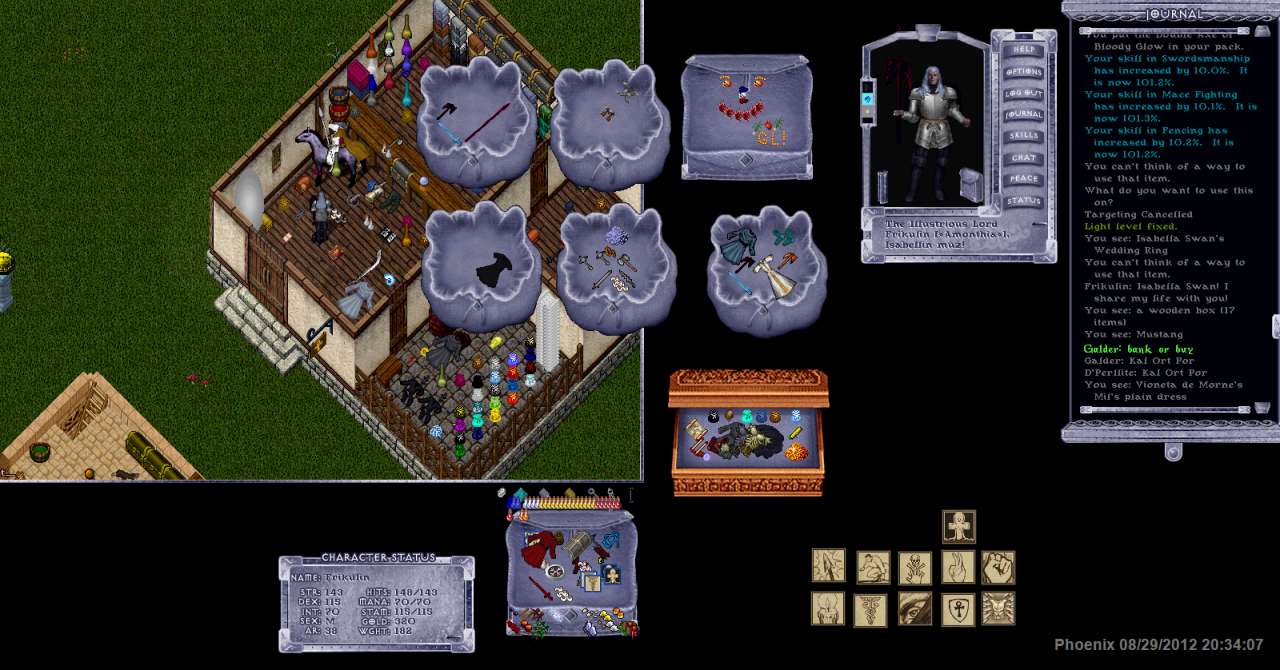Click the Log Out button
1280x670 pixels.
[x=1023, y=93]
